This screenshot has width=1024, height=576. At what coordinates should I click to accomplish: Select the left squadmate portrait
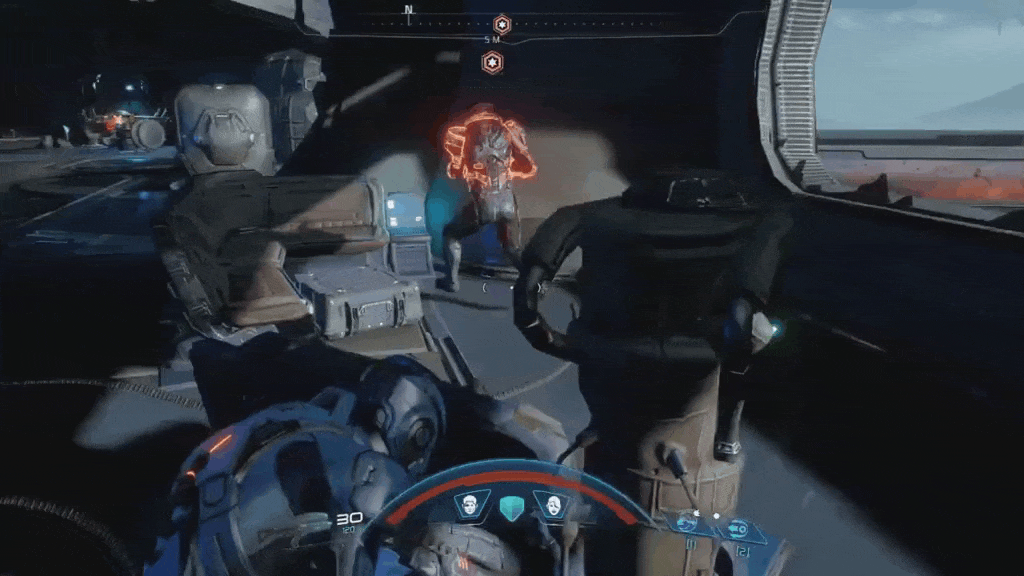coord(467,505)
